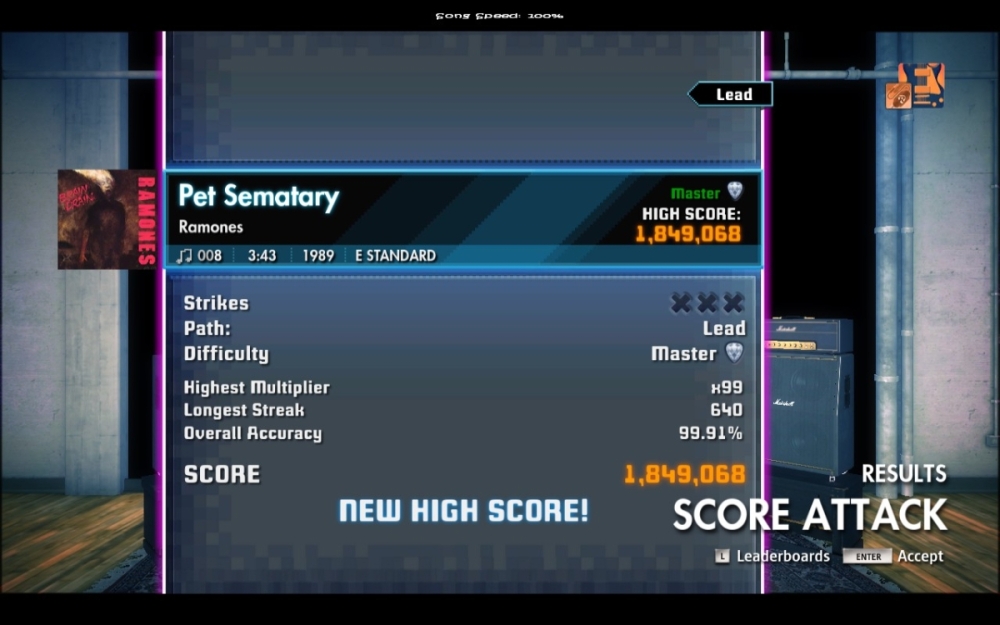
Task: Accept the score attack results
Action: click(893, 556)
